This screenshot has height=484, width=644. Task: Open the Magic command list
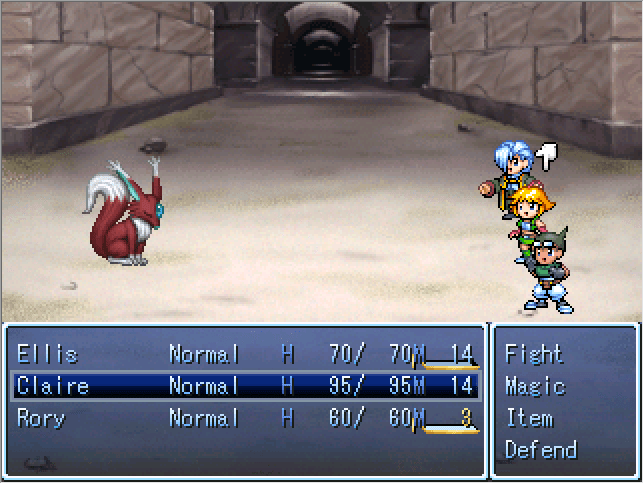[x=534, y=386]
